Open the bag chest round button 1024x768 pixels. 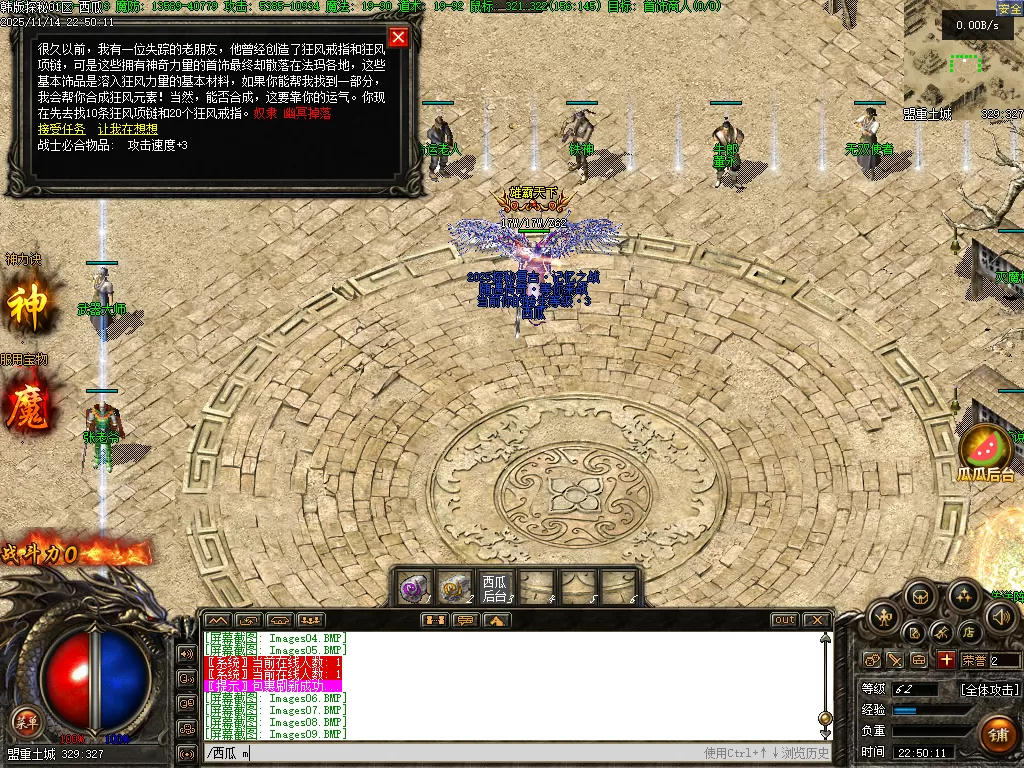[x=921, y=598]
